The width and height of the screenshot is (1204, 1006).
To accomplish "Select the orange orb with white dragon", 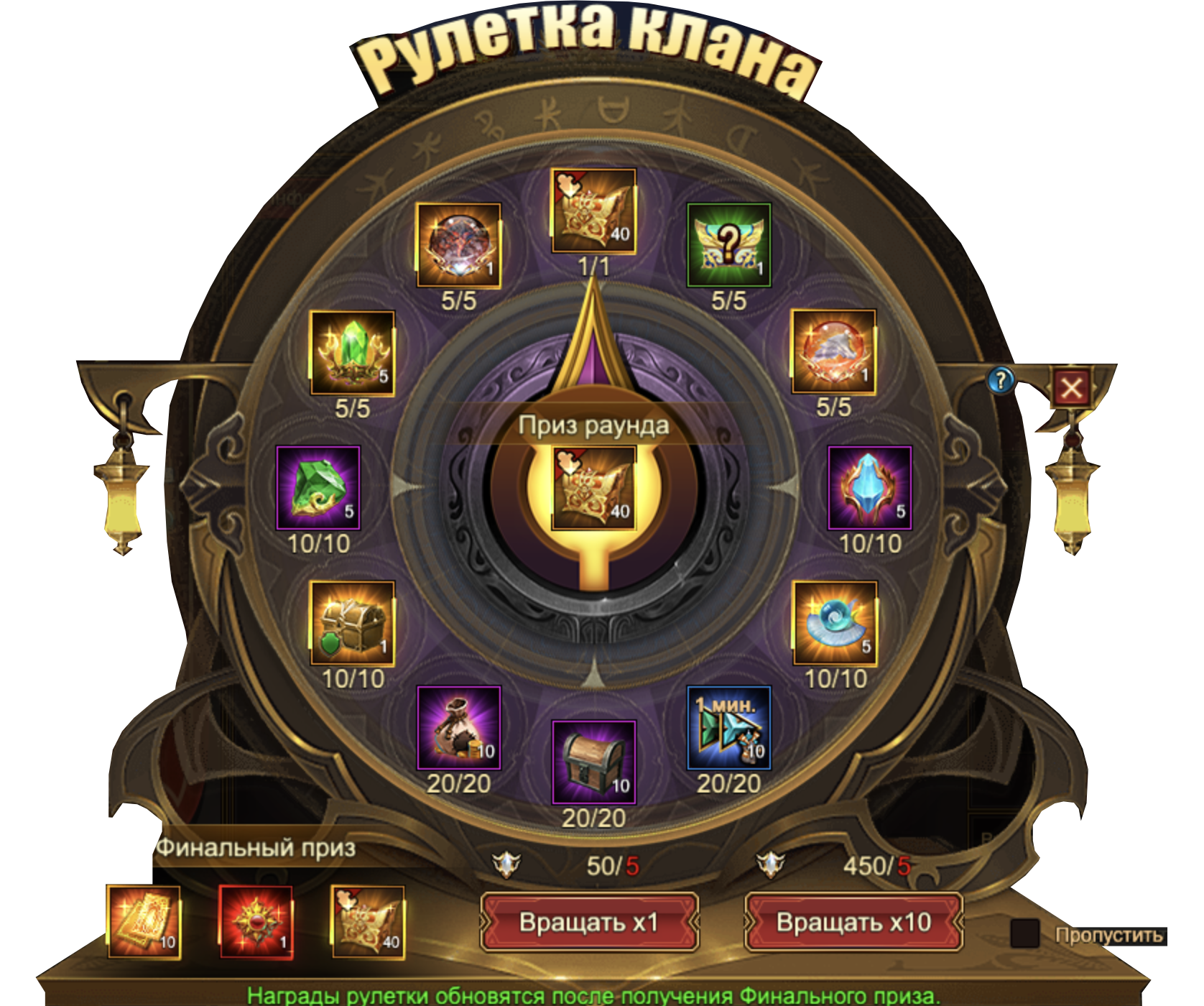I will point(833,351).
